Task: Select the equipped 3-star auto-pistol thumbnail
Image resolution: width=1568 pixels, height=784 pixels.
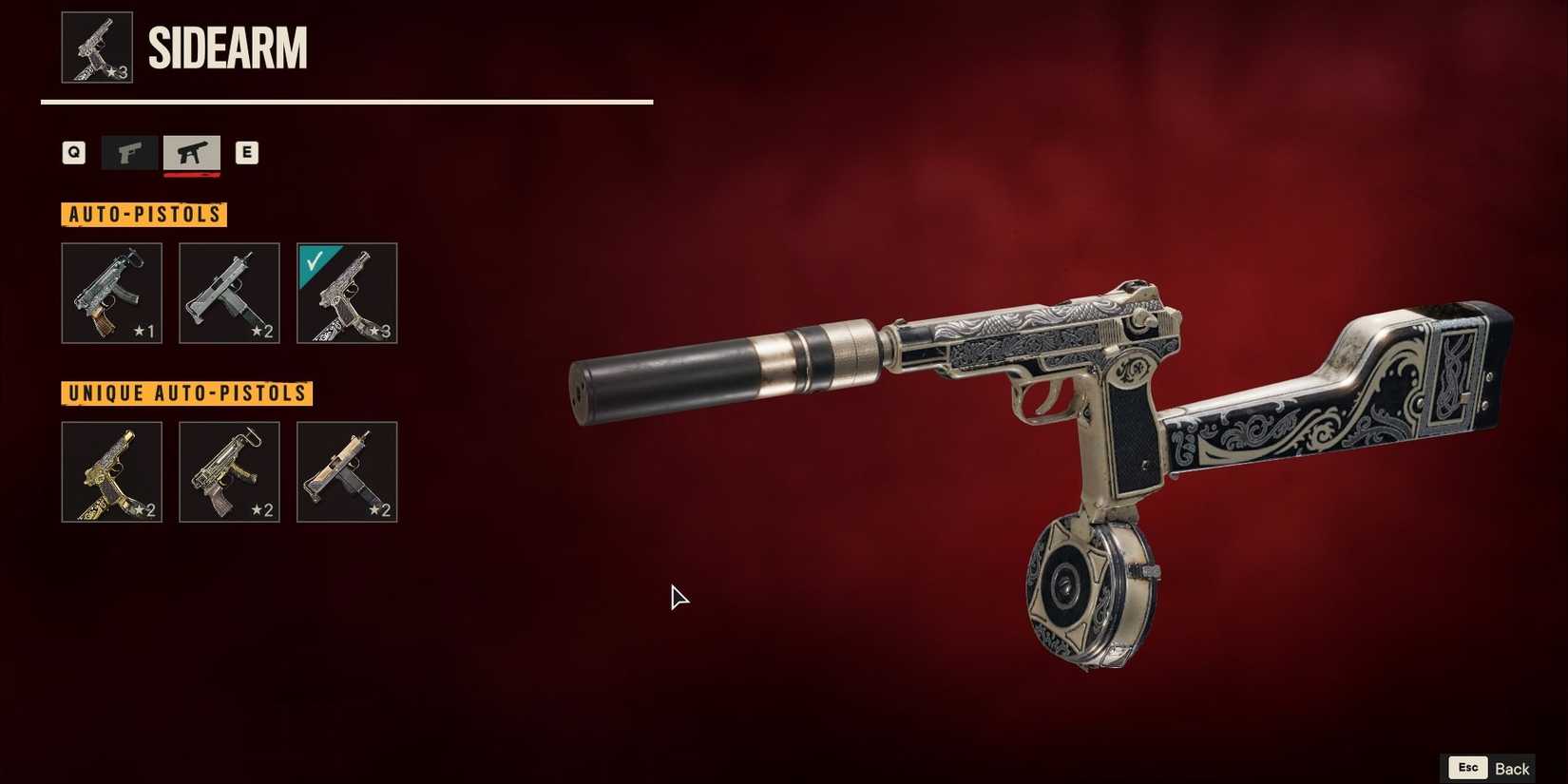Action: 347,293
